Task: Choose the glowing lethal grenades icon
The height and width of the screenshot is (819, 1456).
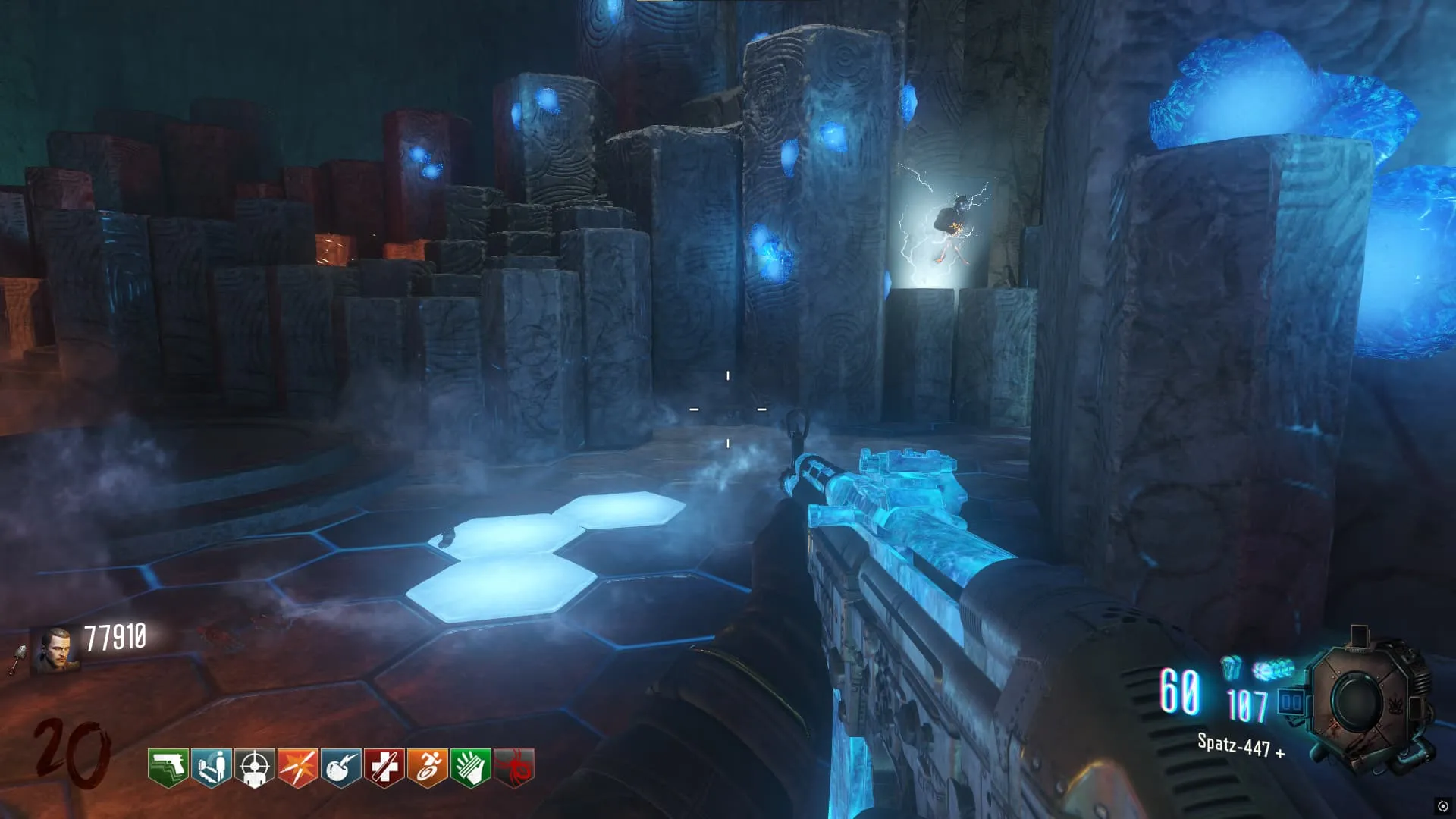Action: 1273,670
